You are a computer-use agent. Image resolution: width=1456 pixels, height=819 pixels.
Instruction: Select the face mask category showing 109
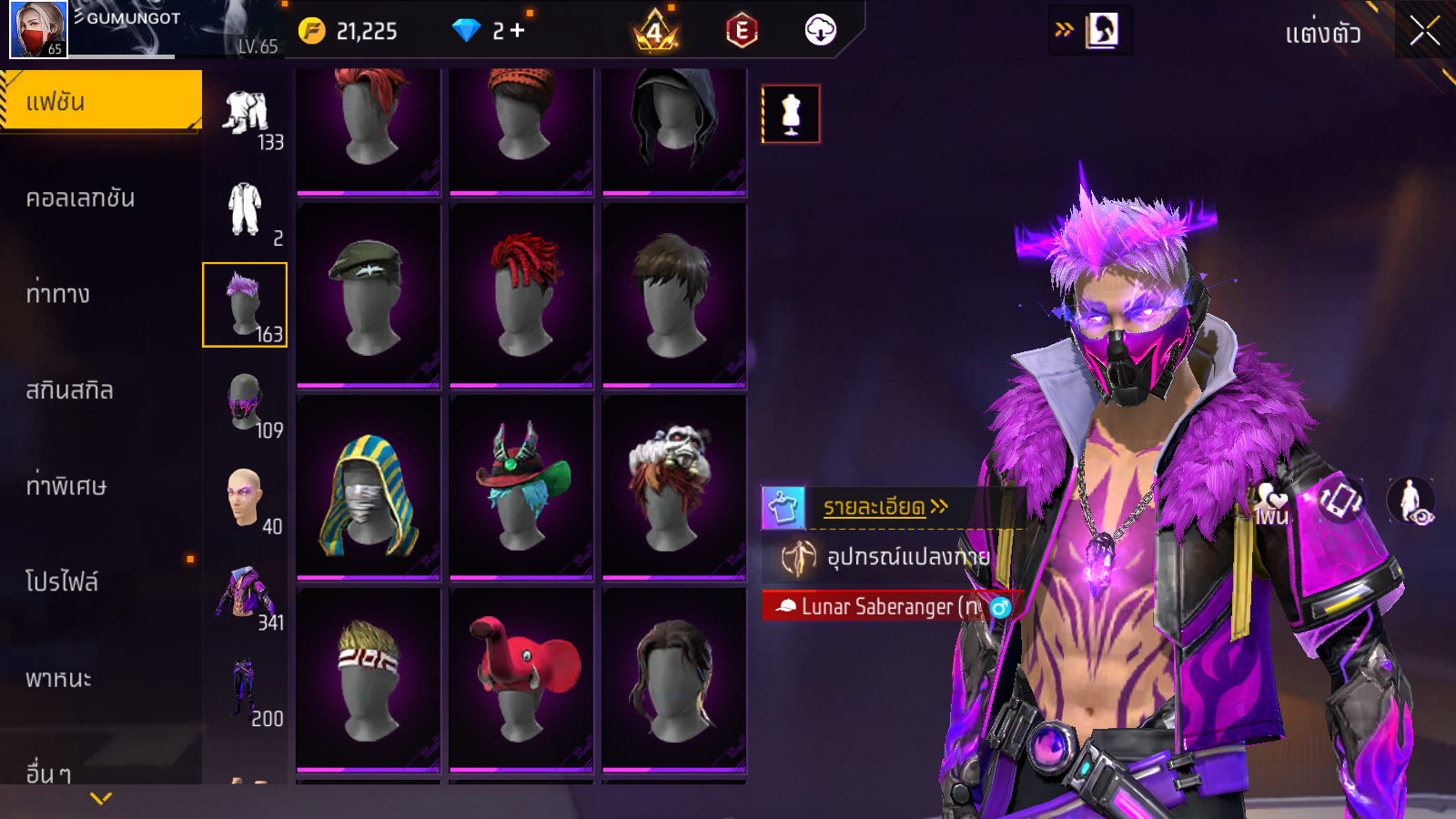[246, 404]
